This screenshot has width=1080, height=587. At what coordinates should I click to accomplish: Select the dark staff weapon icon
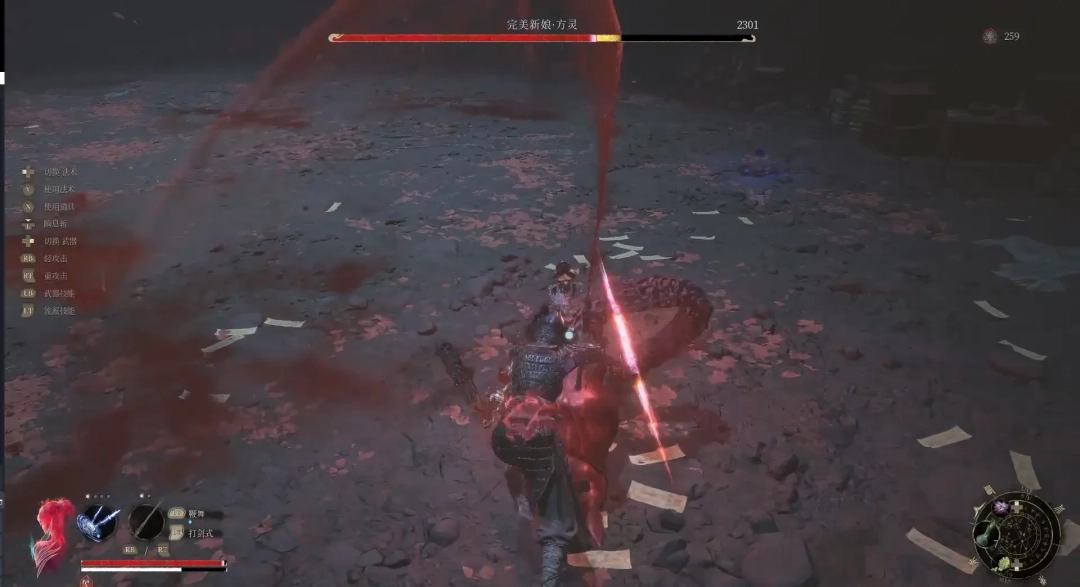pos(146,521)
